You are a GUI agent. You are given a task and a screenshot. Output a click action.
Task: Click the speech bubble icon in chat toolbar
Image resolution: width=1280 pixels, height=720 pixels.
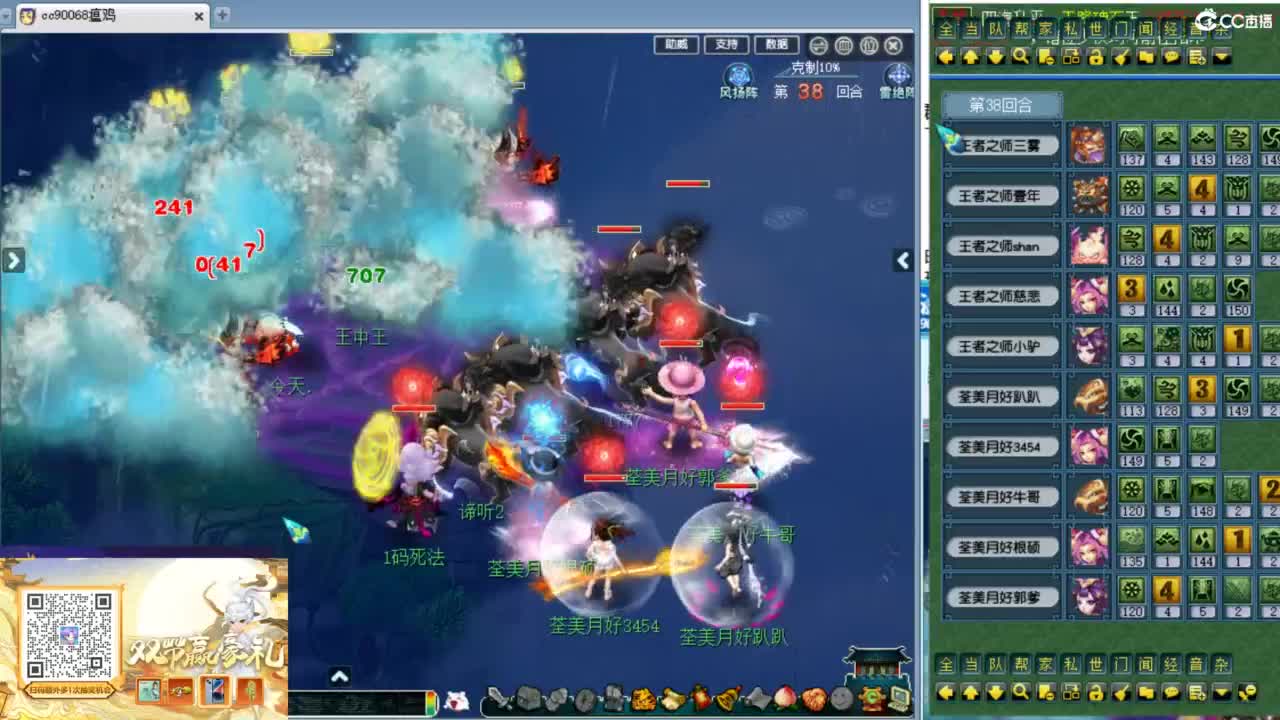(1172, 58)
